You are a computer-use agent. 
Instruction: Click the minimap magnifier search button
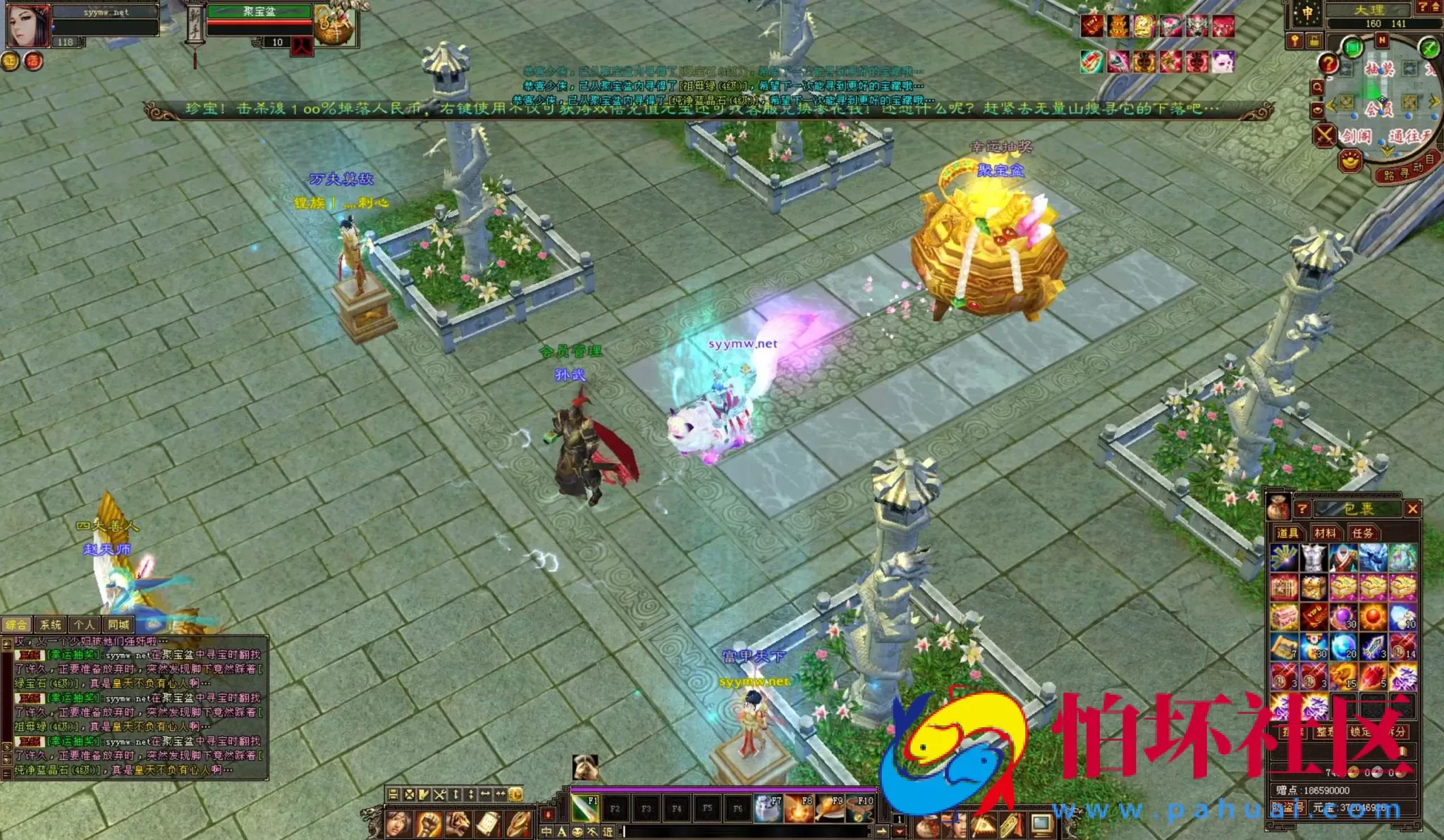(x=1317, y=87)
